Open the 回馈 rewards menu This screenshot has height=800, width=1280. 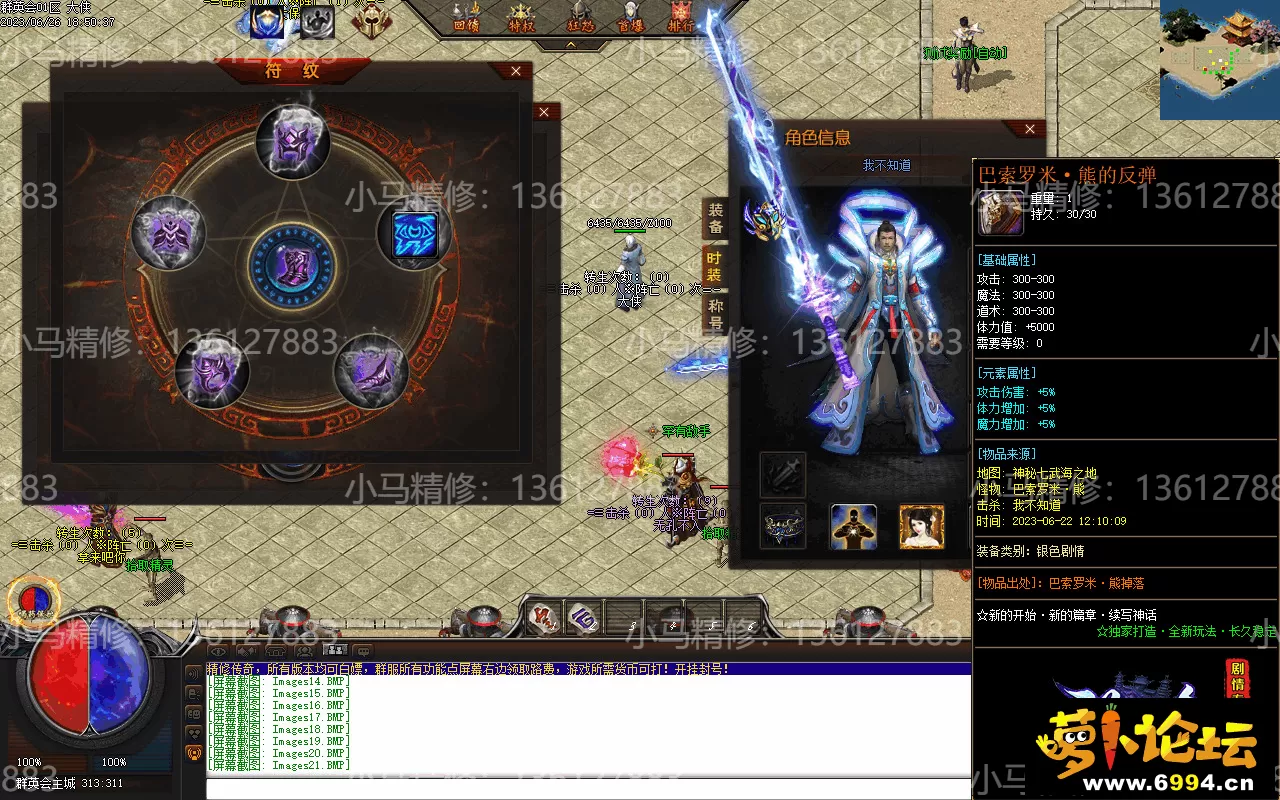click(x=466, y=17)
